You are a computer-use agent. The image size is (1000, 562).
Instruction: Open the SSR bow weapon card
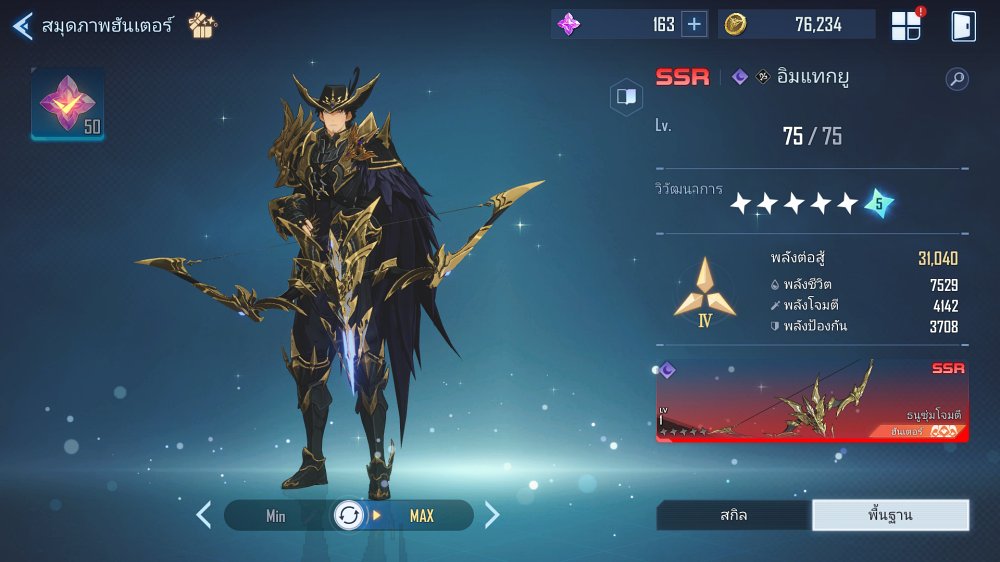pyautogui.click(x=812, y=400)
